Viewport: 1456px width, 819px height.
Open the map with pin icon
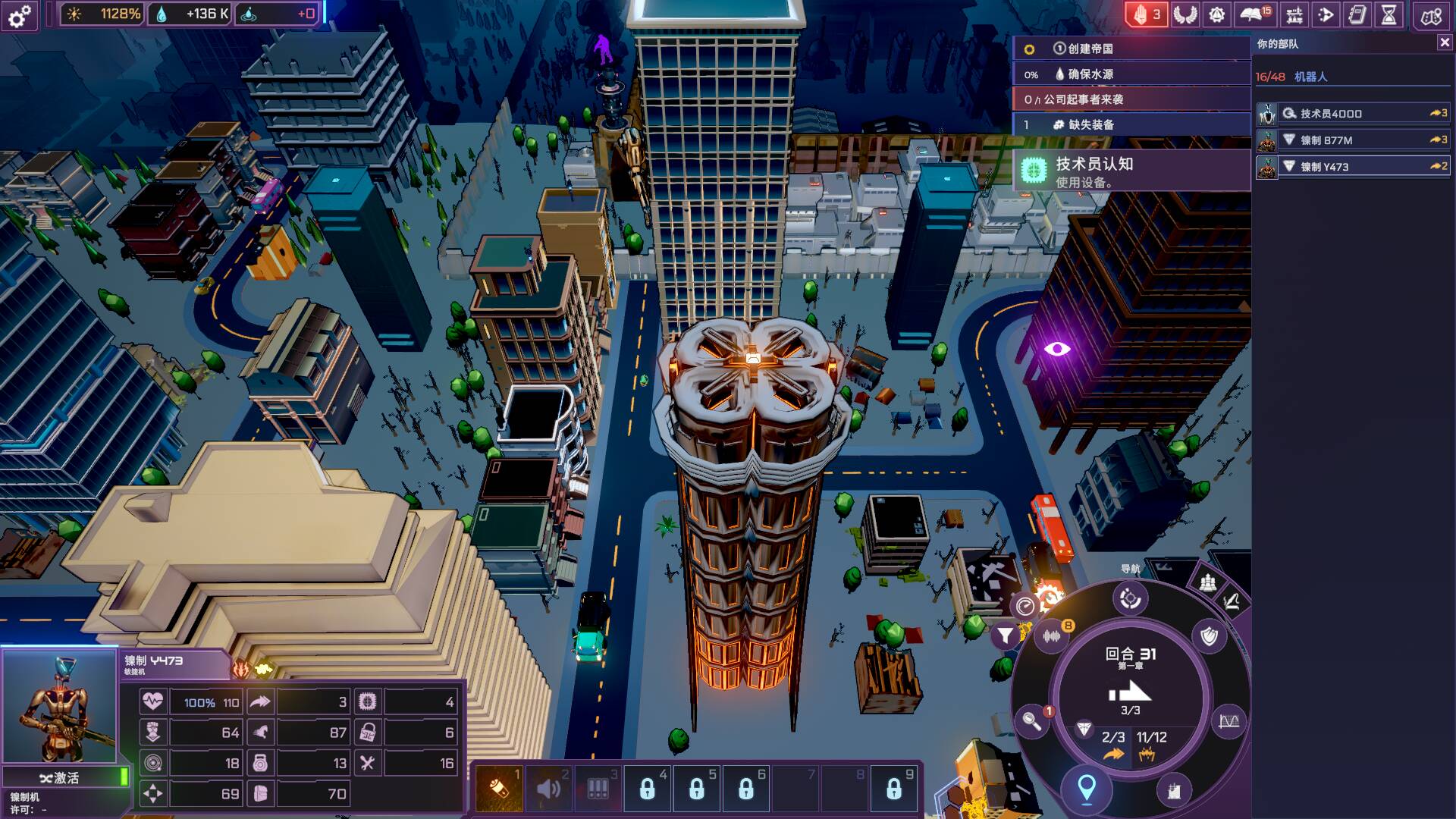click(1431, 16)
